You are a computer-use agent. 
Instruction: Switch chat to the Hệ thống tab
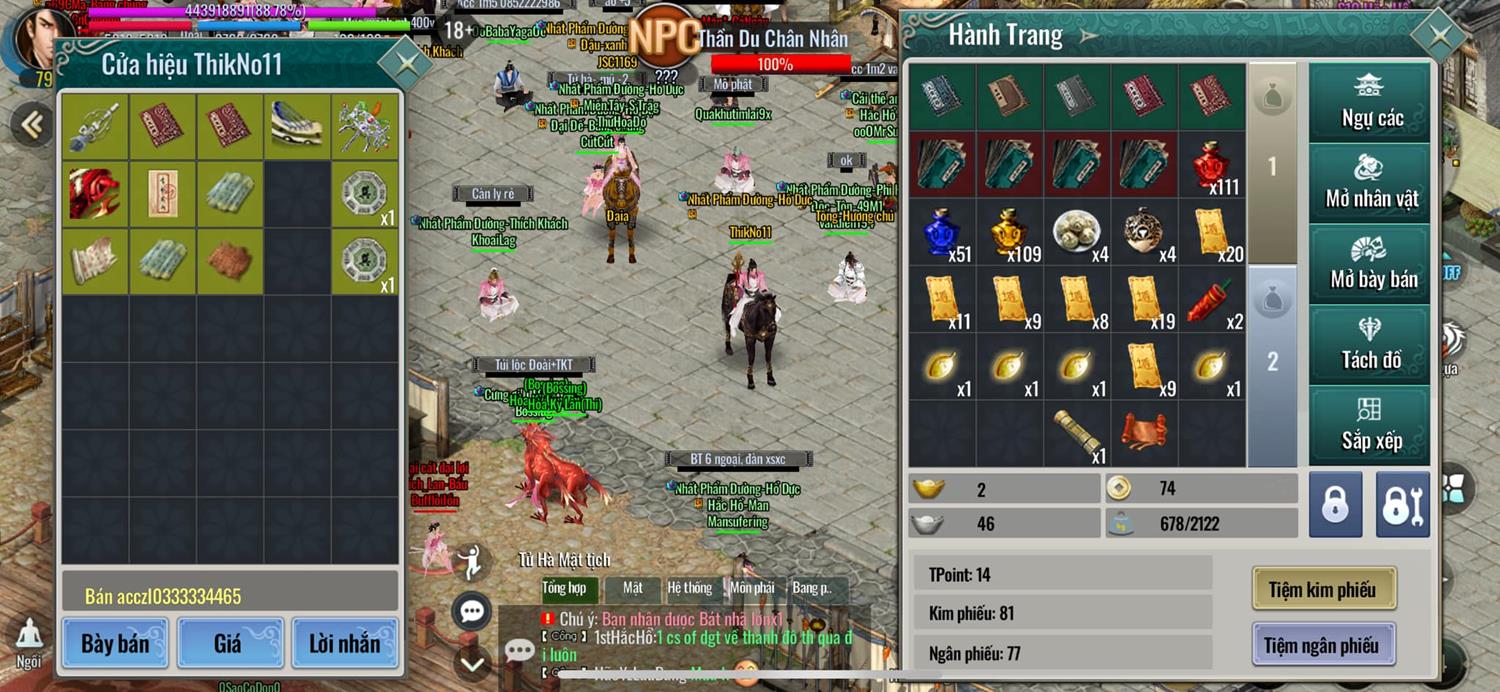tap(690, 588)
